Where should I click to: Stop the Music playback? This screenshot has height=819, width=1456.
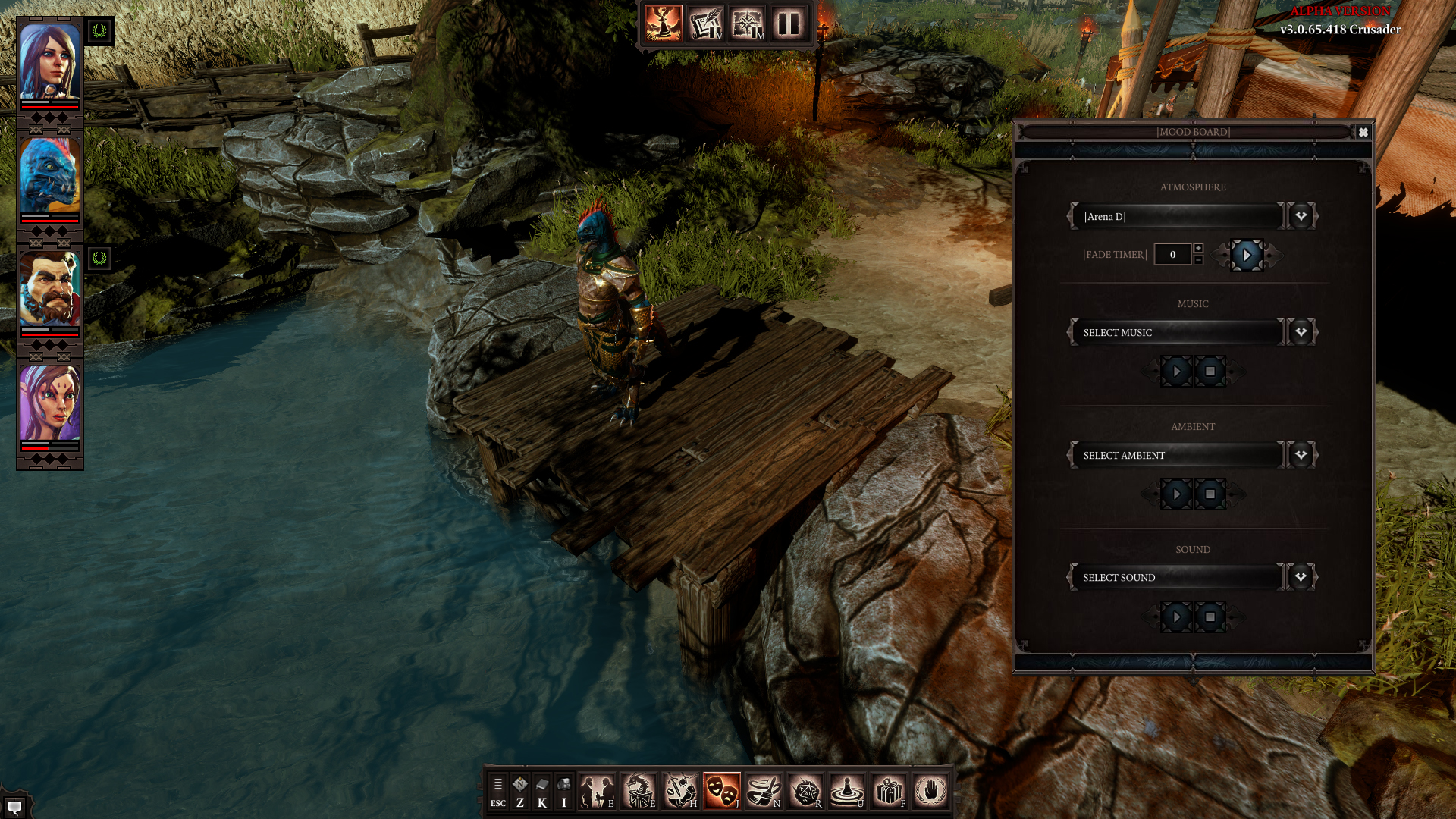[1210, 372]
